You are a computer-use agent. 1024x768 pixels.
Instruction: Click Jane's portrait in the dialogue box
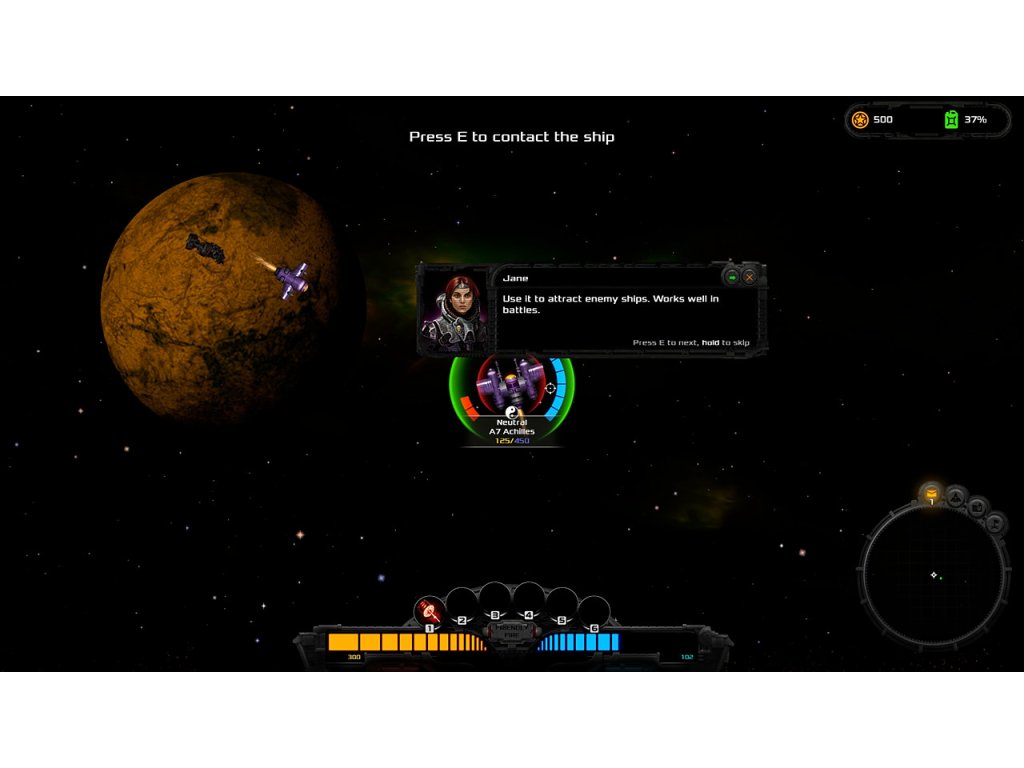tap(455, 310)
